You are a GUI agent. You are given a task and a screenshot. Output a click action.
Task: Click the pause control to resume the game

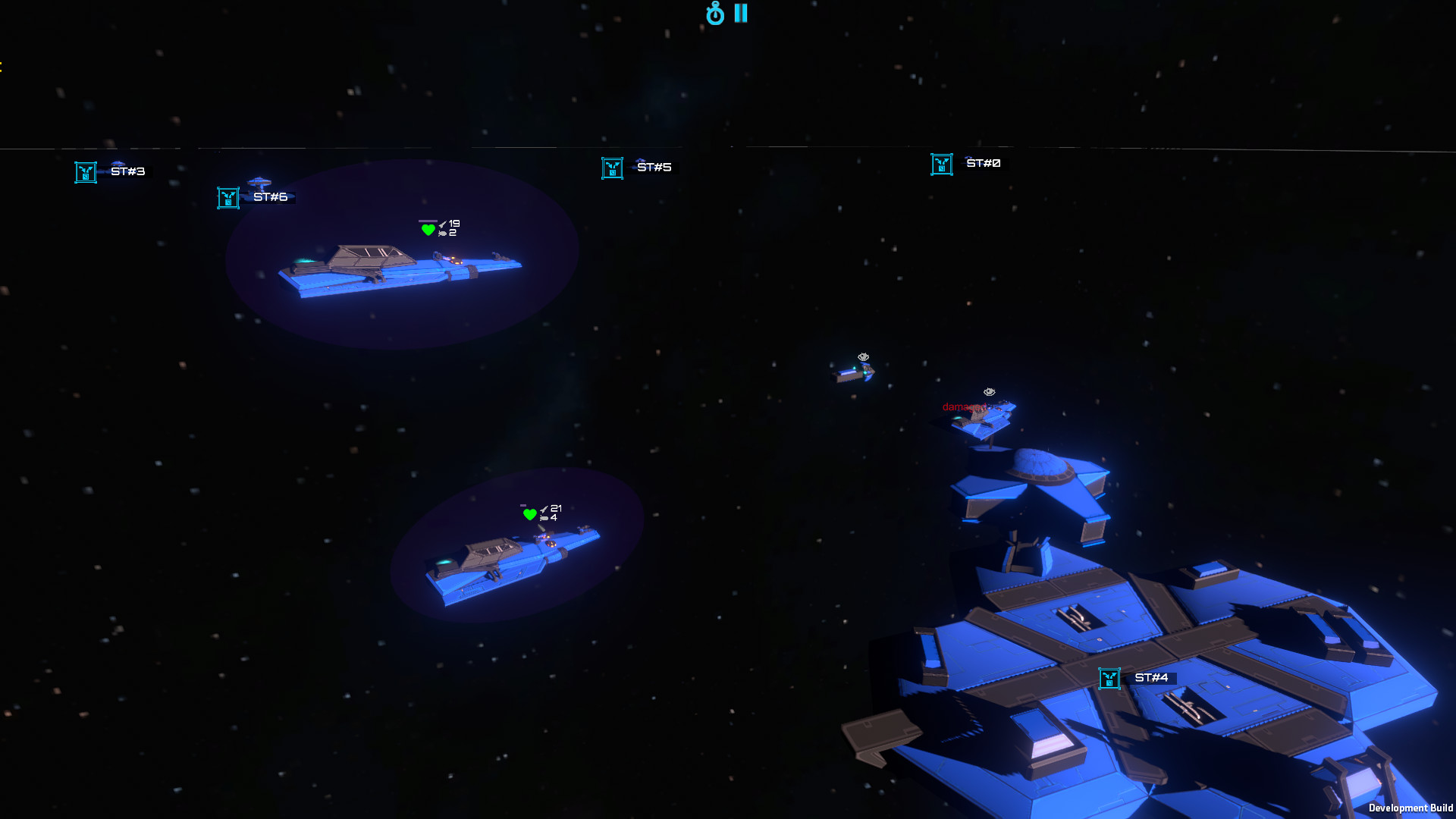[739, 13]
